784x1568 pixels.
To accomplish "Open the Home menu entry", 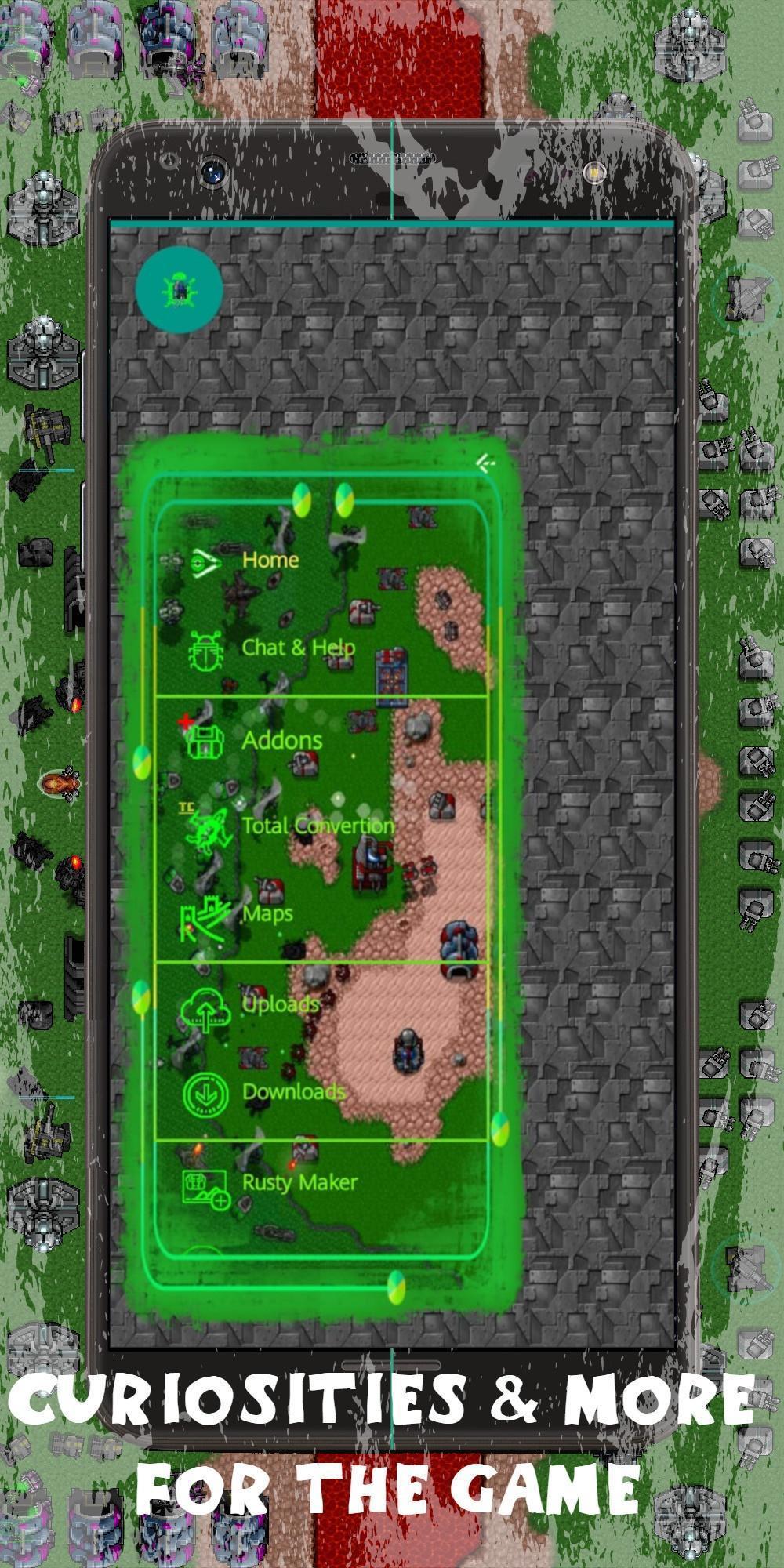I will tap(269, 561).
